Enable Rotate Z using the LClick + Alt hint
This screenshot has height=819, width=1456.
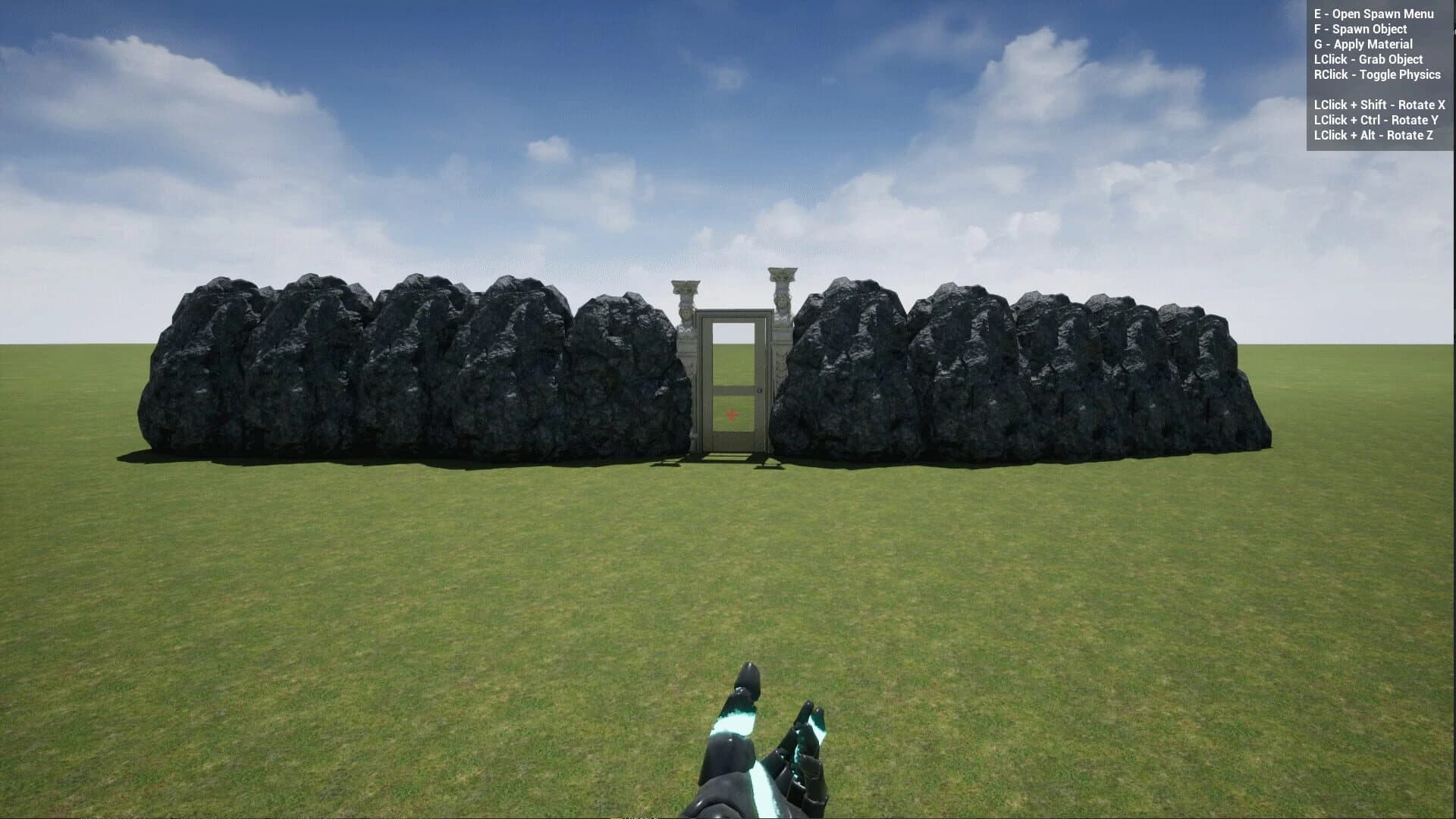click(1373, 135)
